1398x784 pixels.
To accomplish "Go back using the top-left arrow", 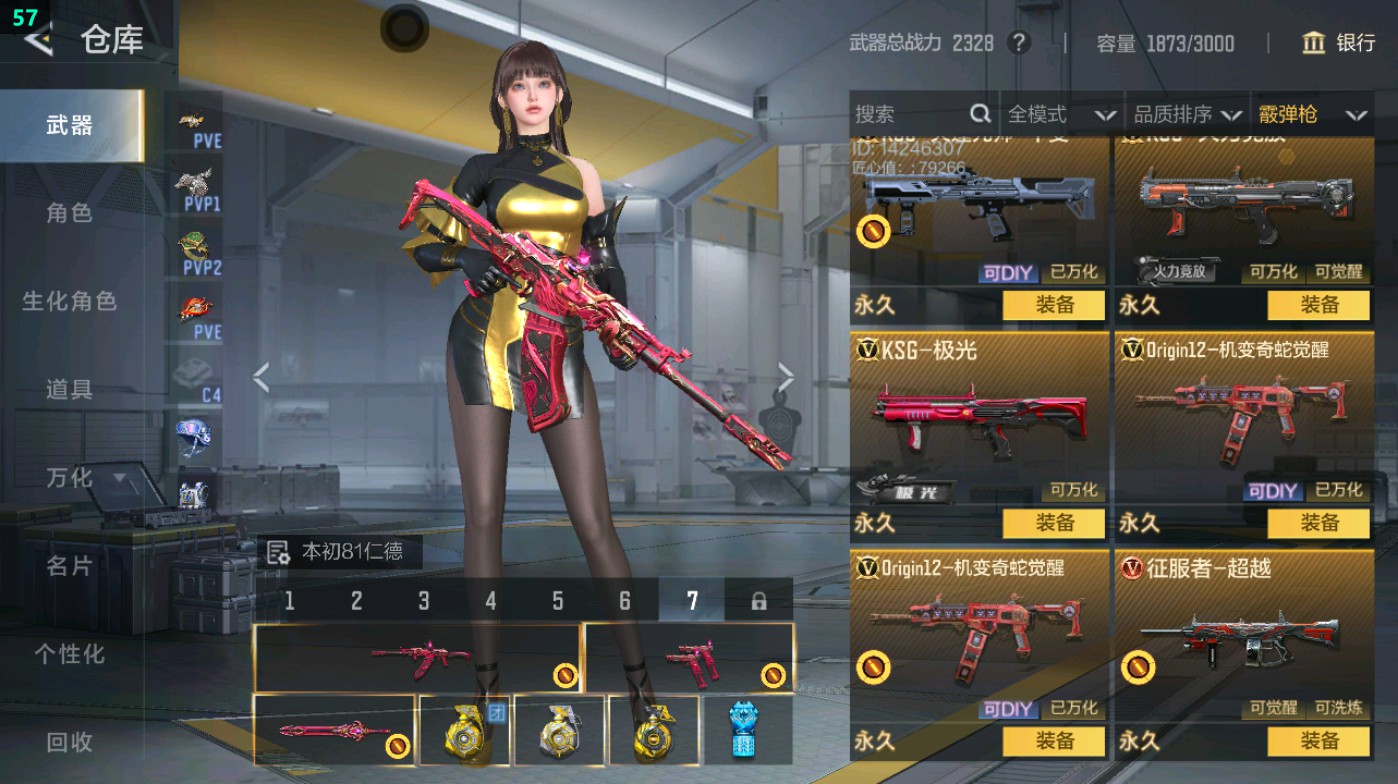I will point(38,40).
